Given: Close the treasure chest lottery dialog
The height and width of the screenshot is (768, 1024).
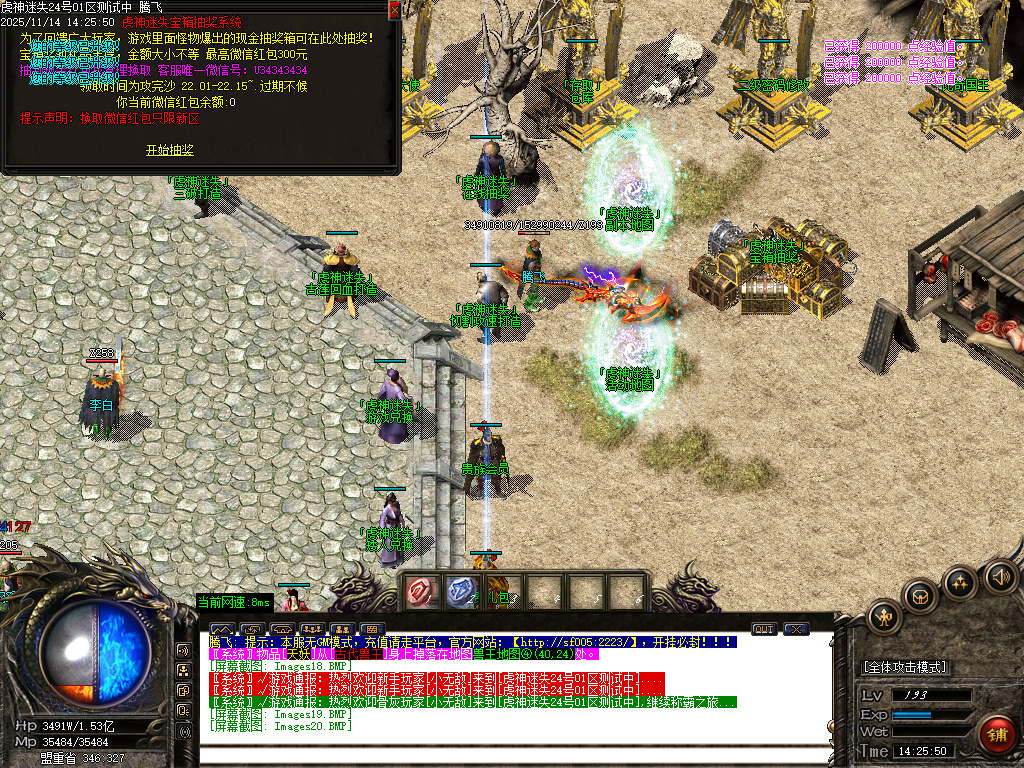Looking at the screenshot, I should point(394,9).
